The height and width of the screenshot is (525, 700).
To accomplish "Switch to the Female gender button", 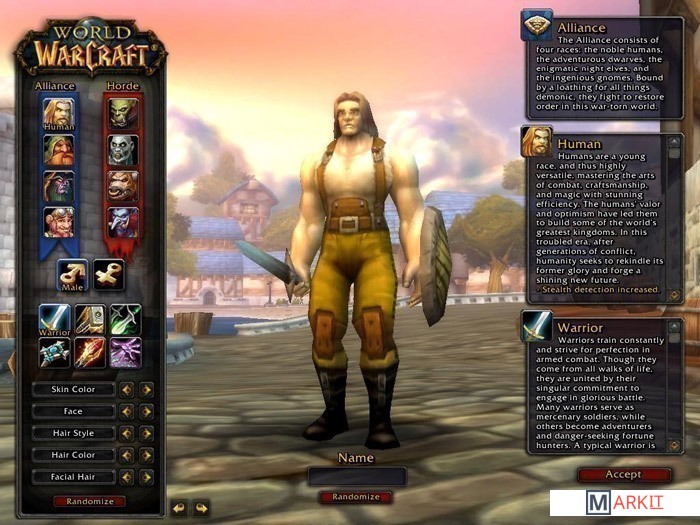I will 108,274.
